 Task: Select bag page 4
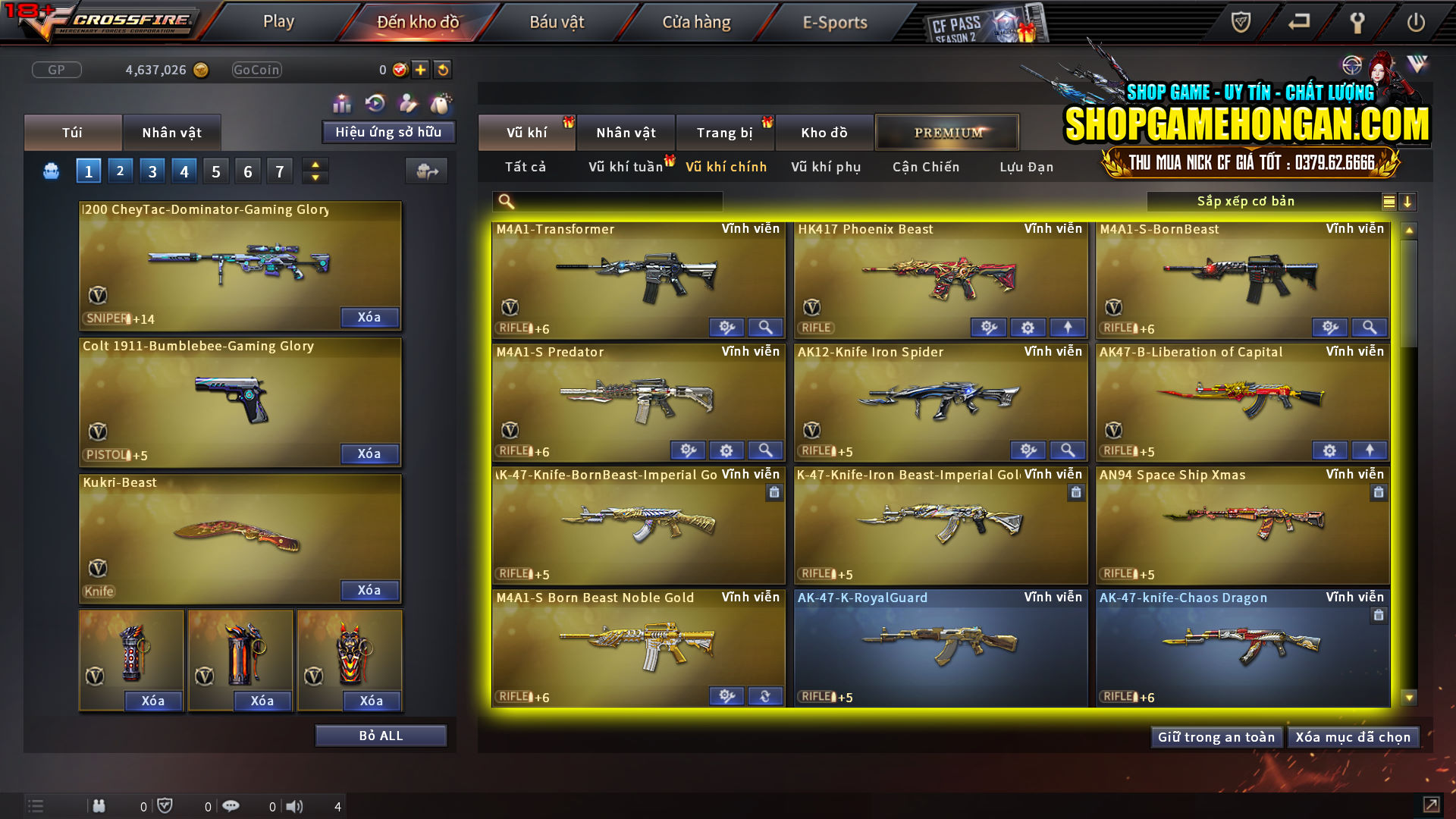click(x=184, y=171)
